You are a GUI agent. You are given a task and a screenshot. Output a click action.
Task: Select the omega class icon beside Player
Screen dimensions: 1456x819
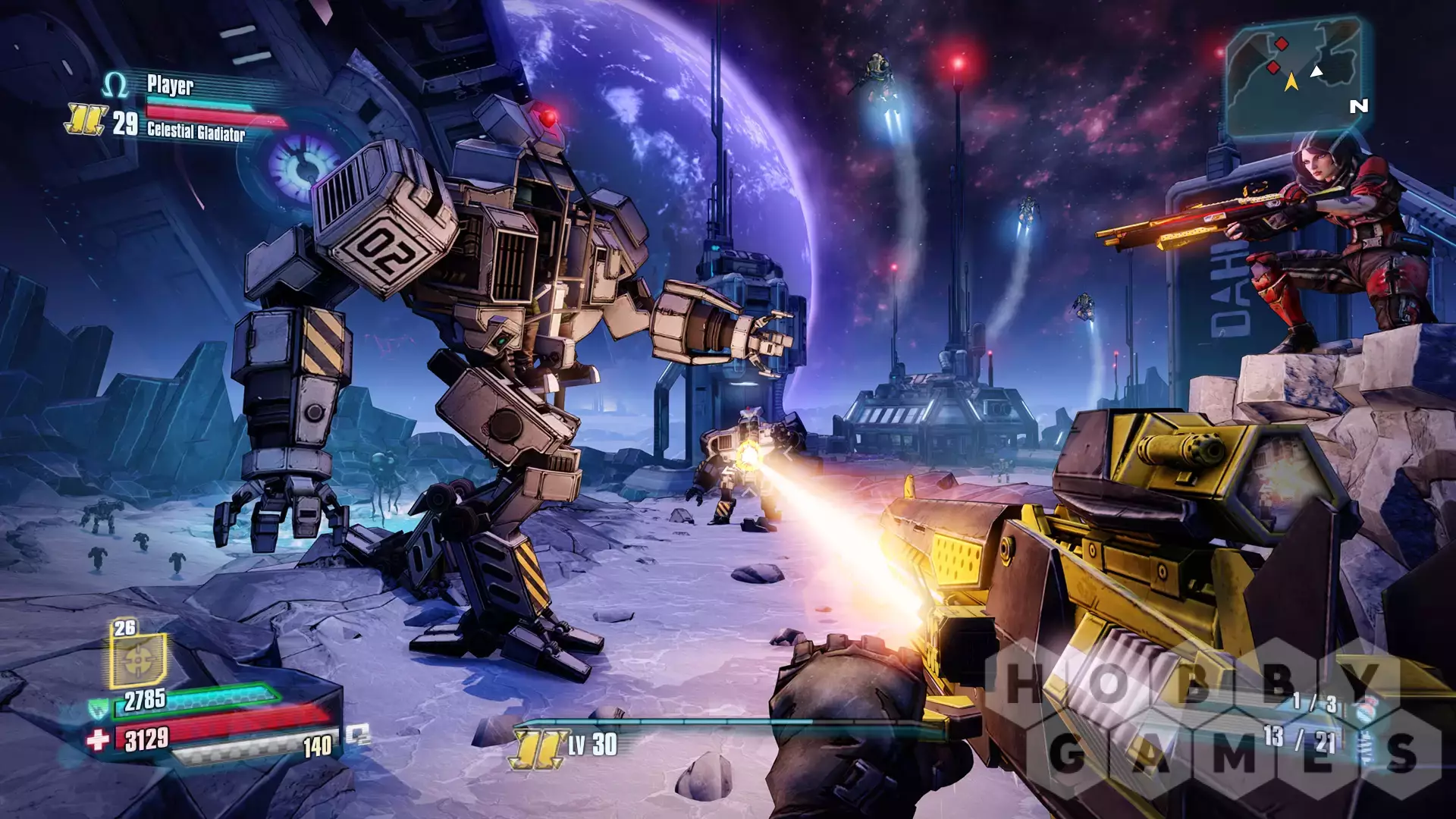click(115, 85)
